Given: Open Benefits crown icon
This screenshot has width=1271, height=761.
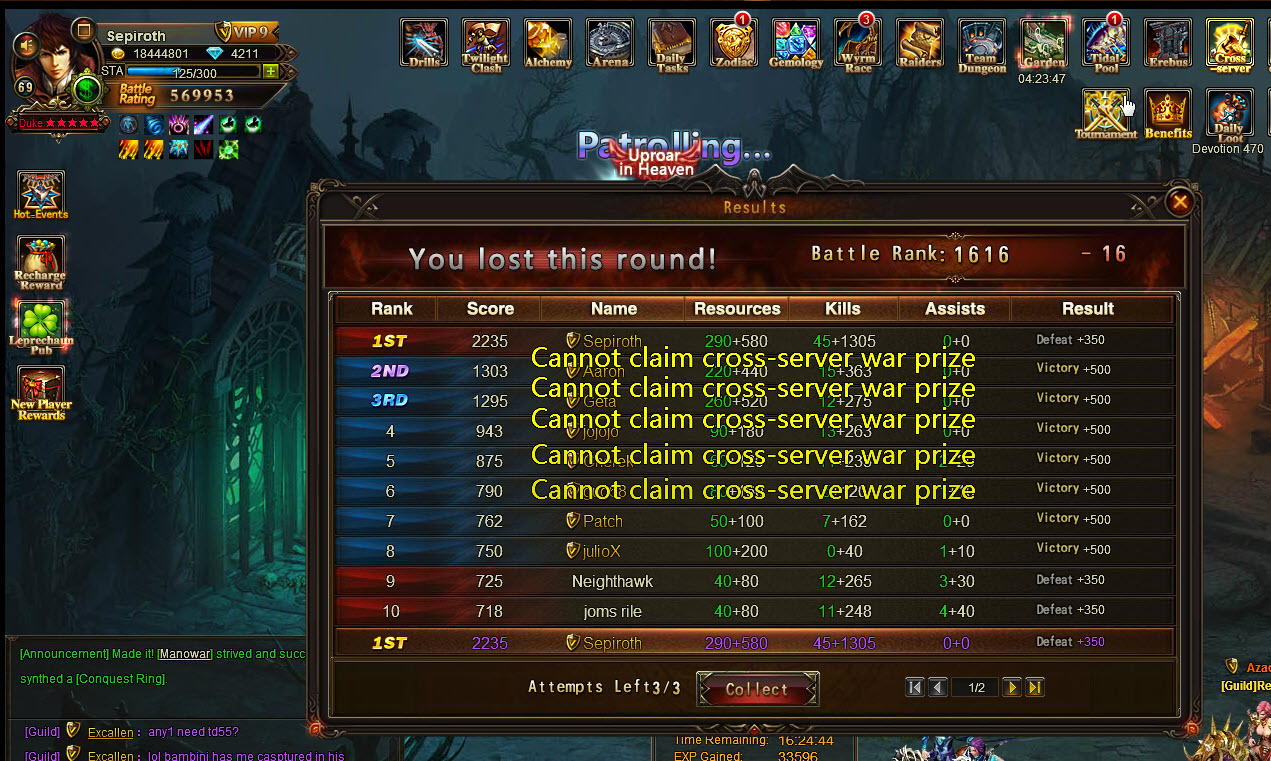Looking at the screenshot, I should point(1168,113).
